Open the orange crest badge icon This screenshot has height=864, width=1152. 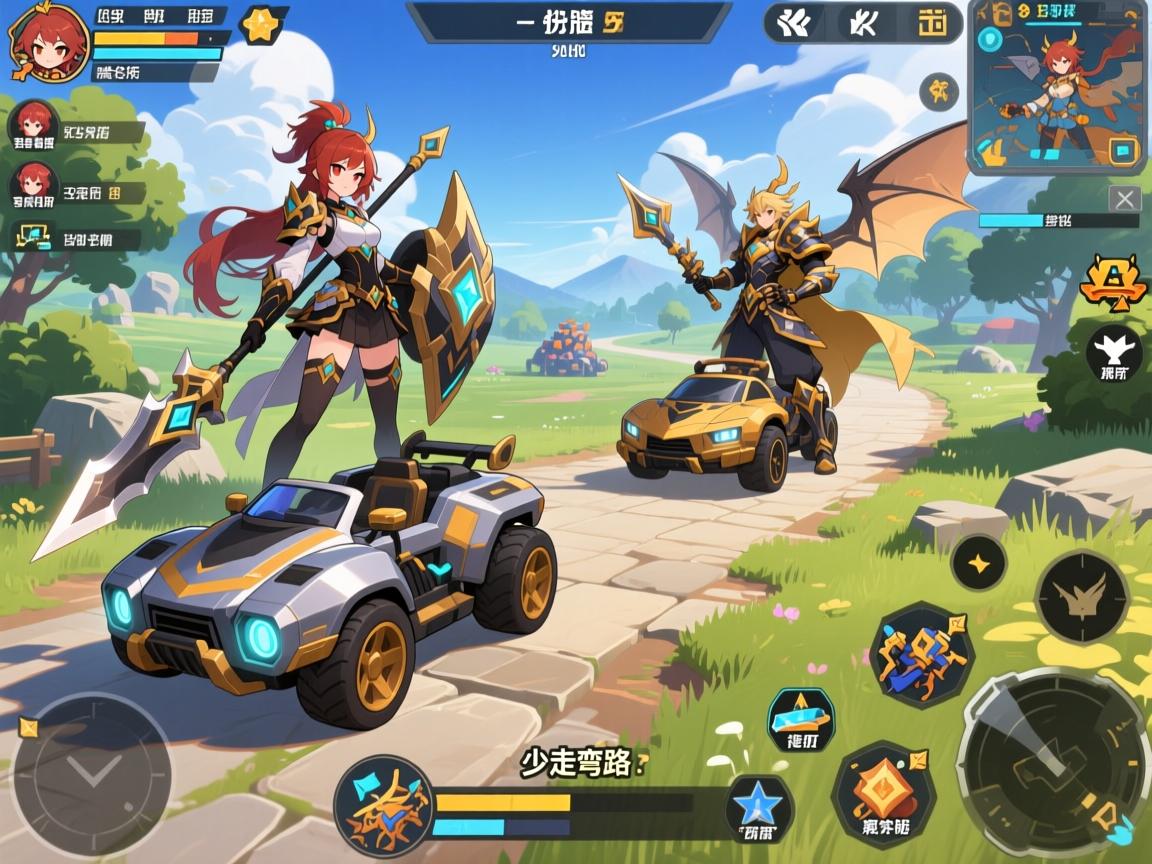(1113, 282)
